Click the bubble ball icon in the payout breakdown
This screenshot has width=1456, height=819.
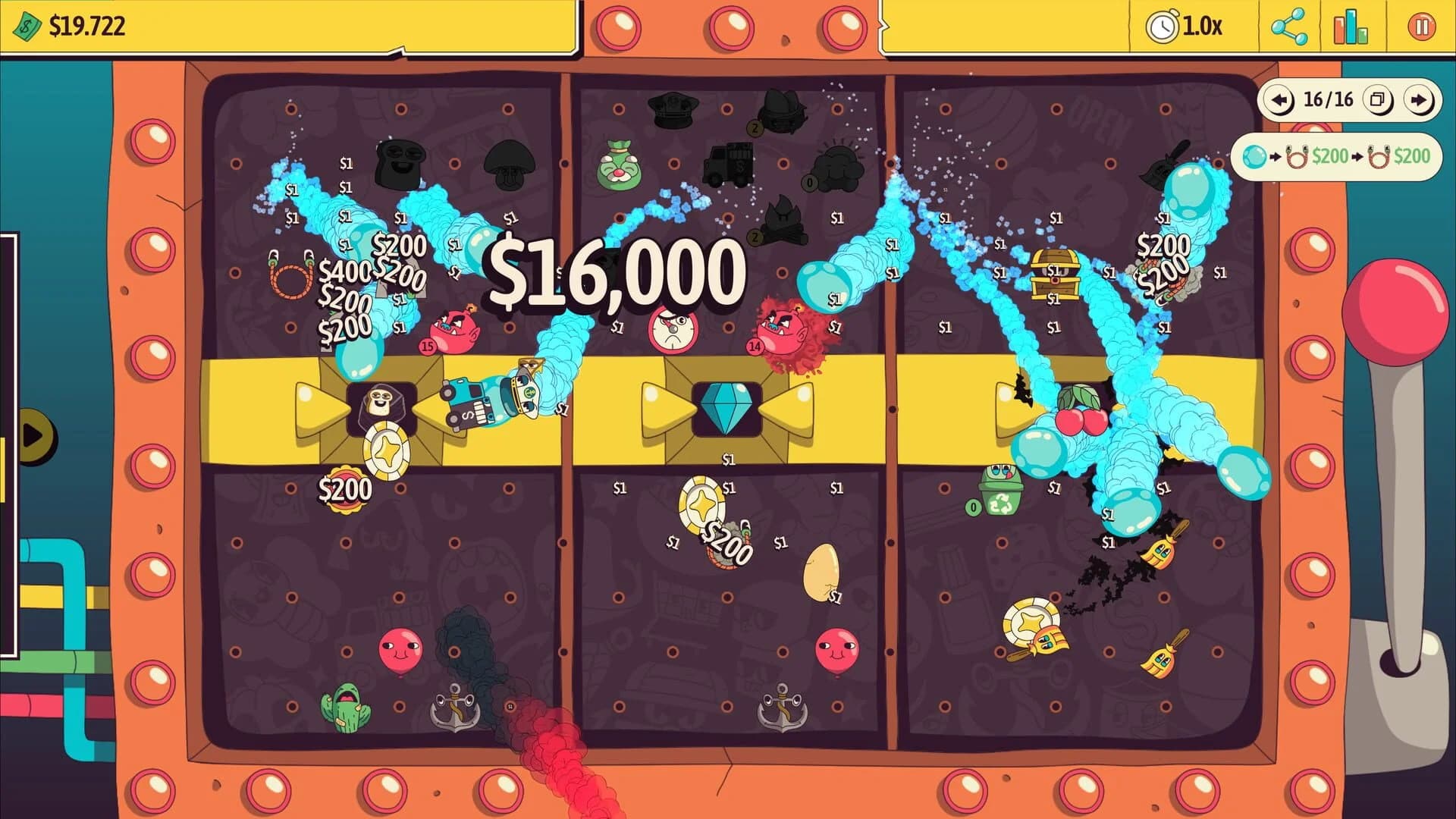1254,157
